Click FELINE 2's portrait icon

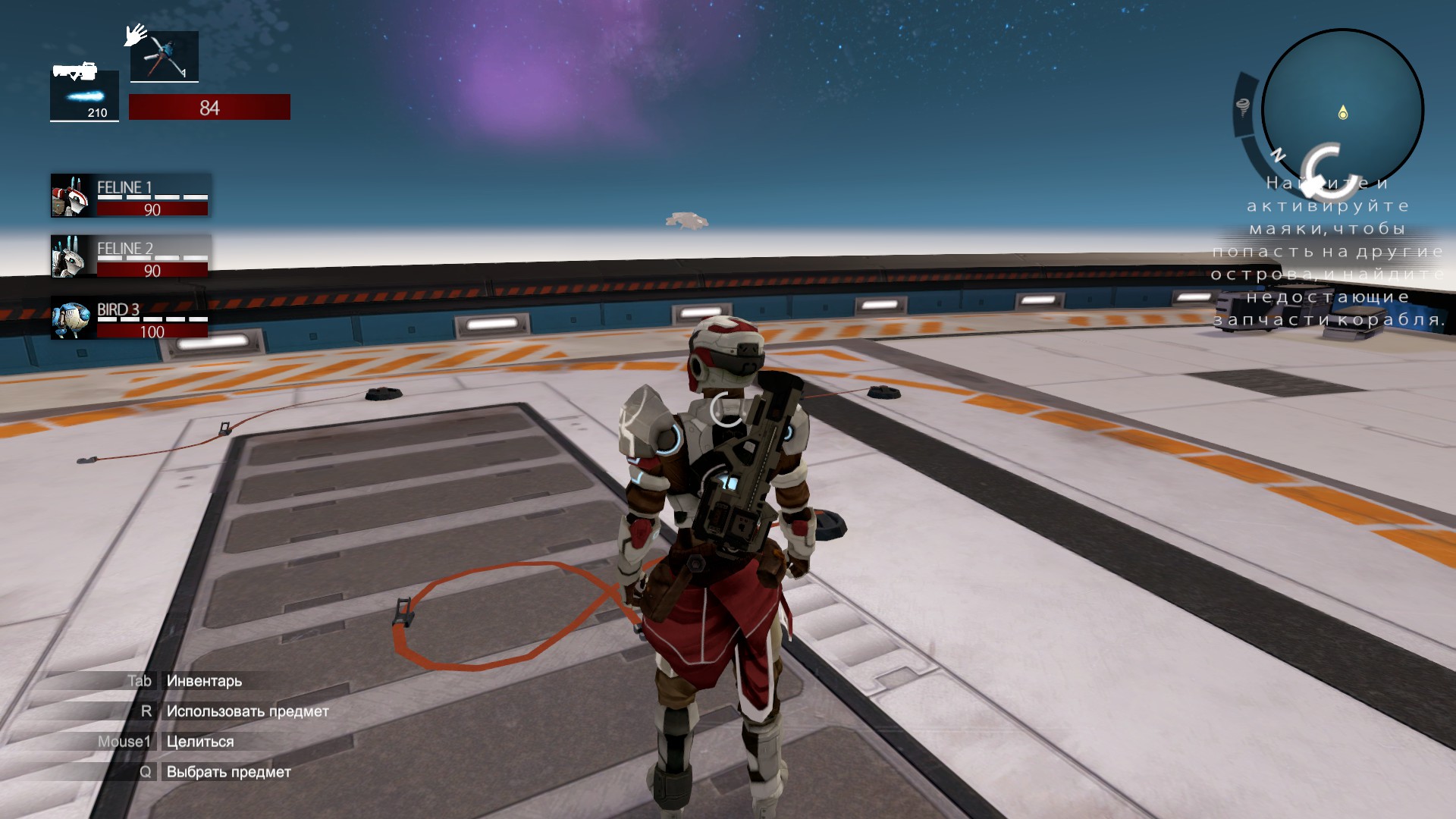tap(68, 258)
